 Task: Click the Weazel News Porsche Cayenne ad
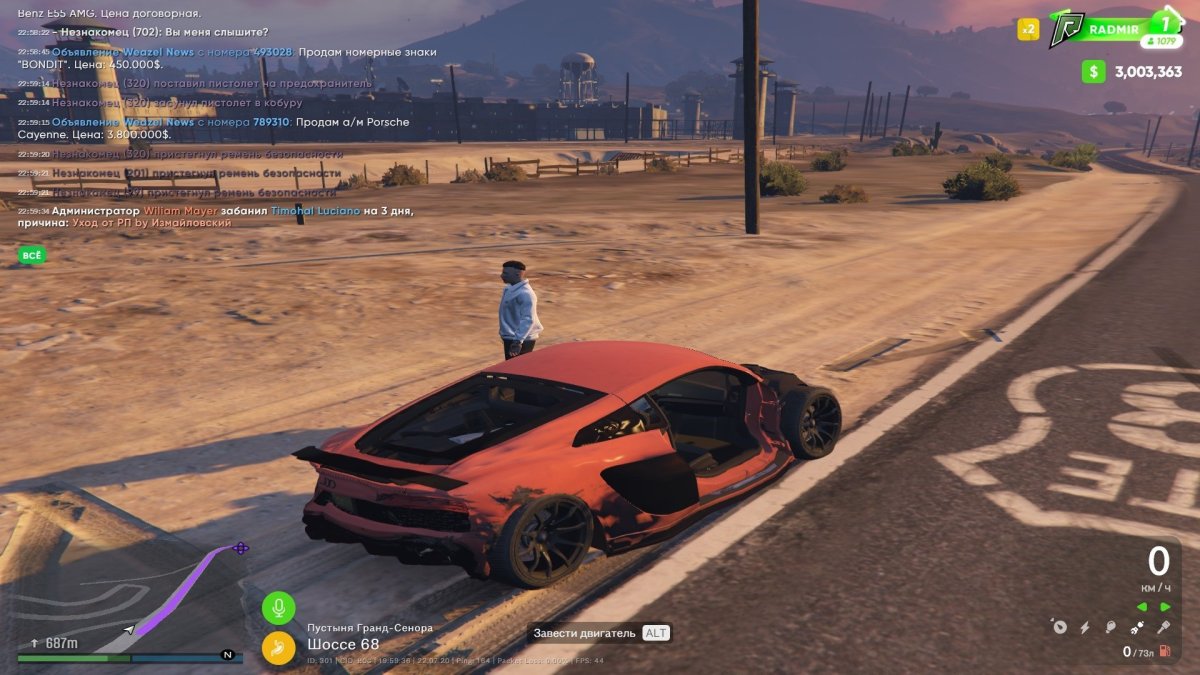[230, 128]
